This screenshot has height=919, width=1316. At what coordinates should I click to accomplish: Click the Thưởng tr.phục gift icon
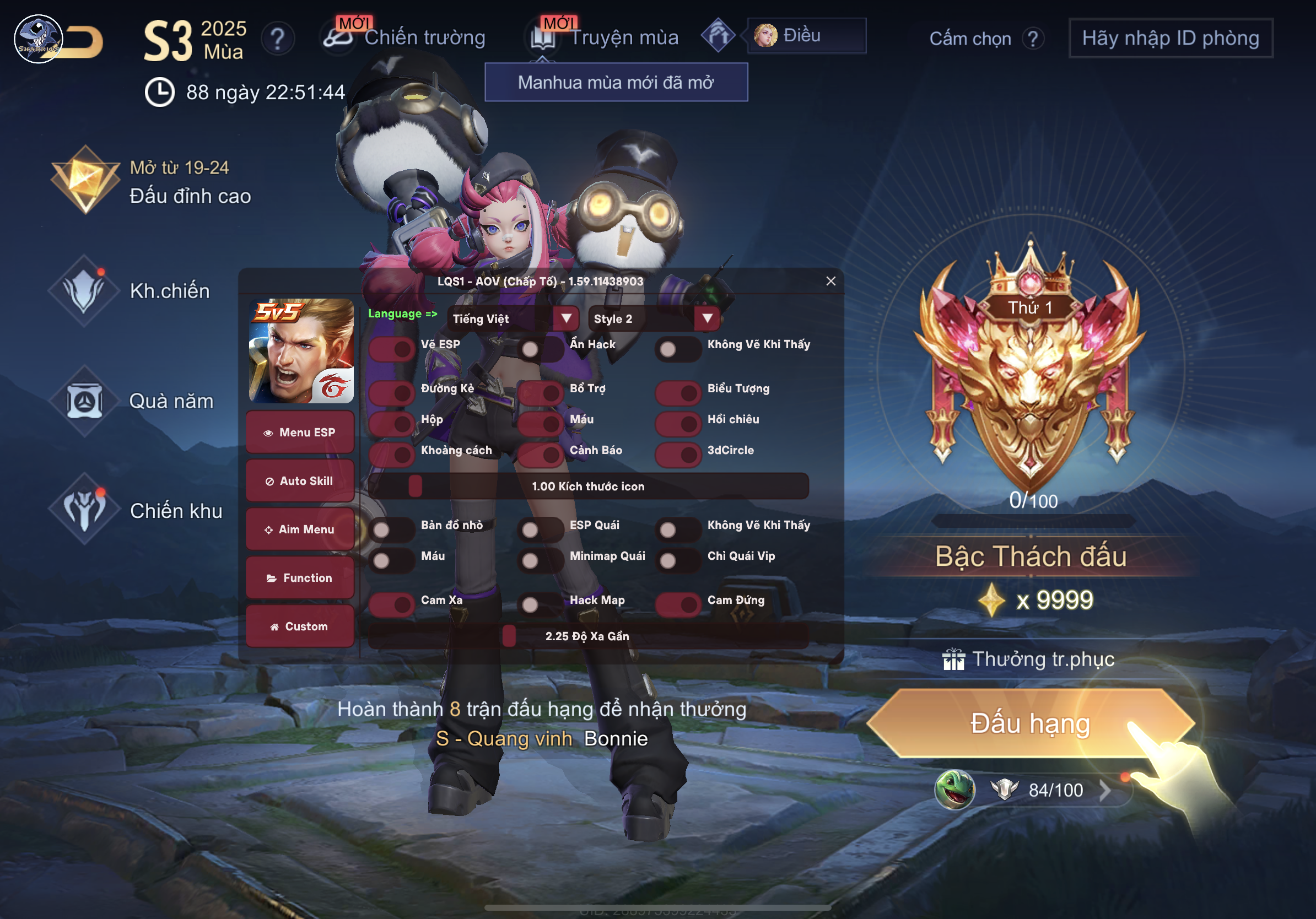953,659
